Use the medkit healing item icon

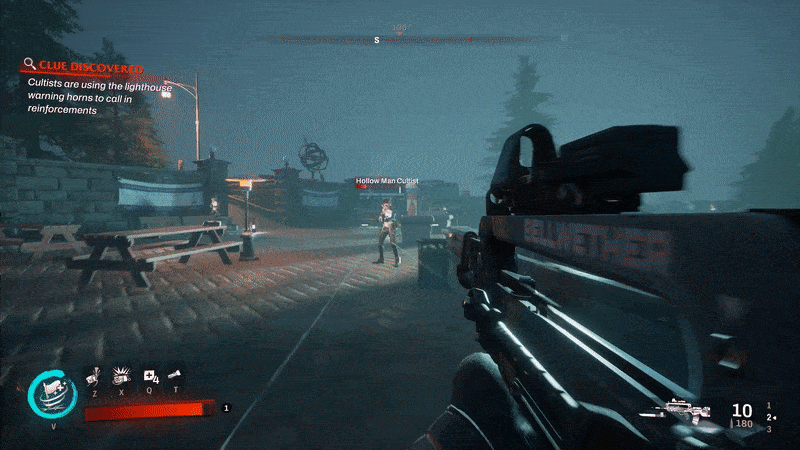(x=151, y=375)
